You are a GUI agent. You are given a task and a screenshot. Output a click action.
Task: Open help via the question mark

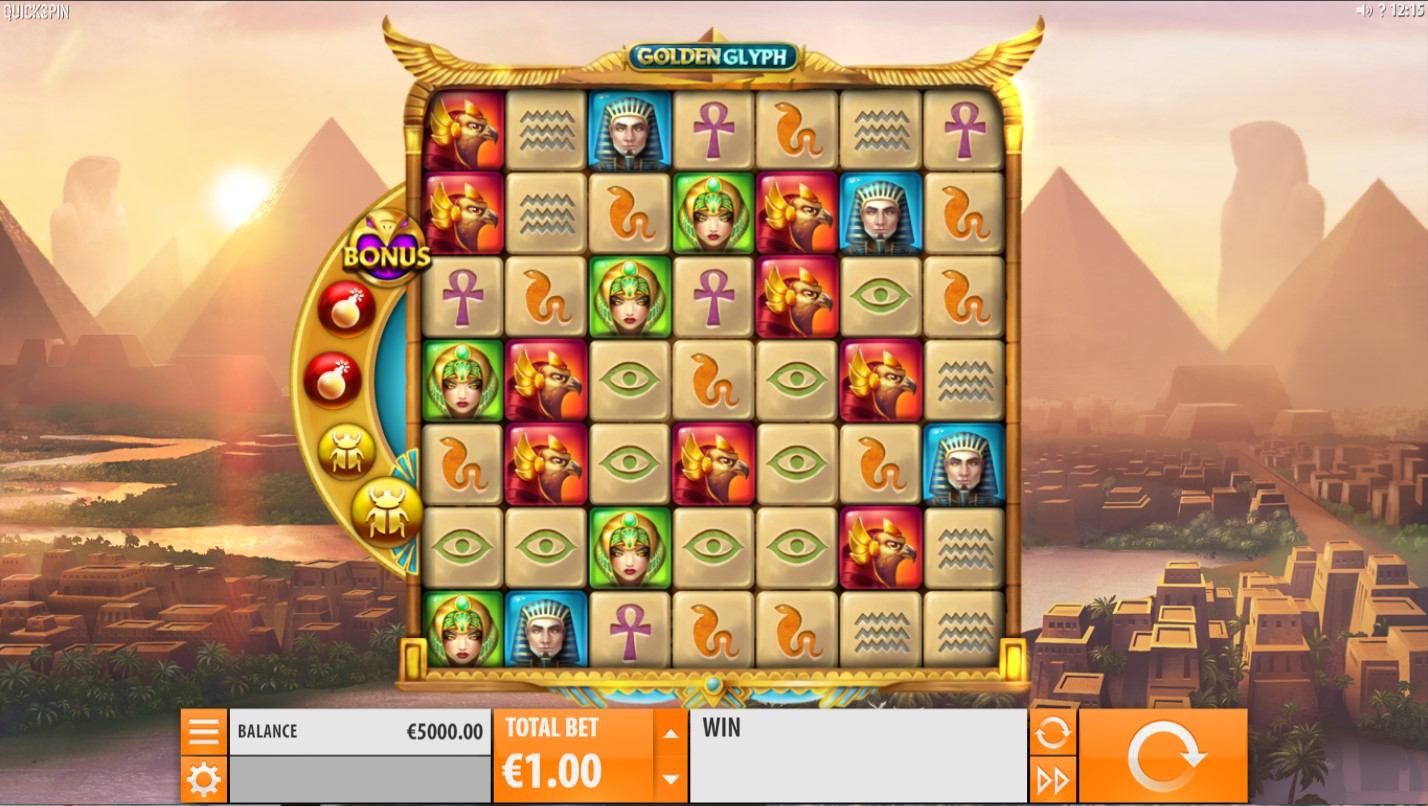click(x=1381, y=11)
